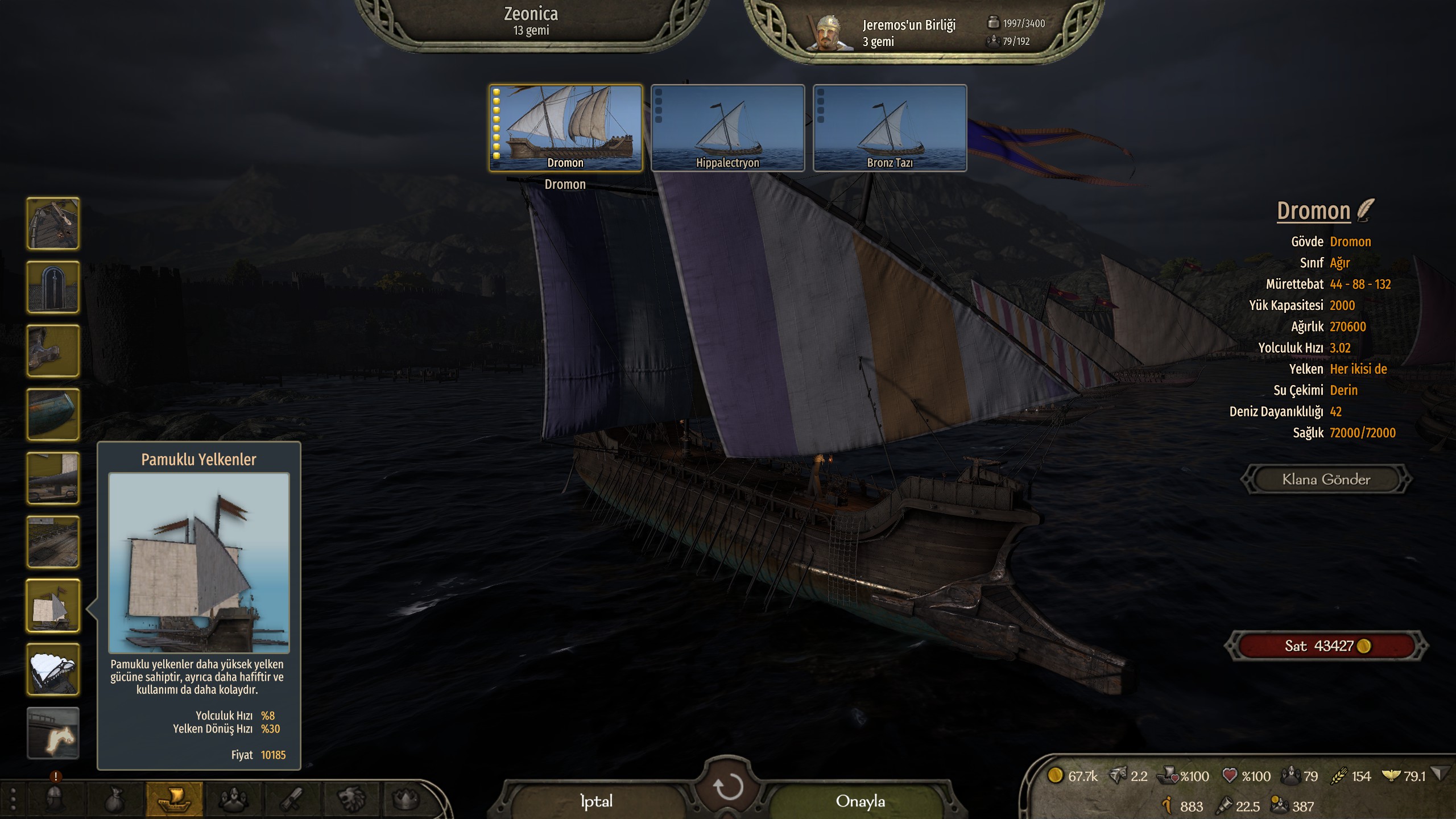Choose the hull upgrade slot
The height and width of the screenshot is (819, 1456).
53,415
